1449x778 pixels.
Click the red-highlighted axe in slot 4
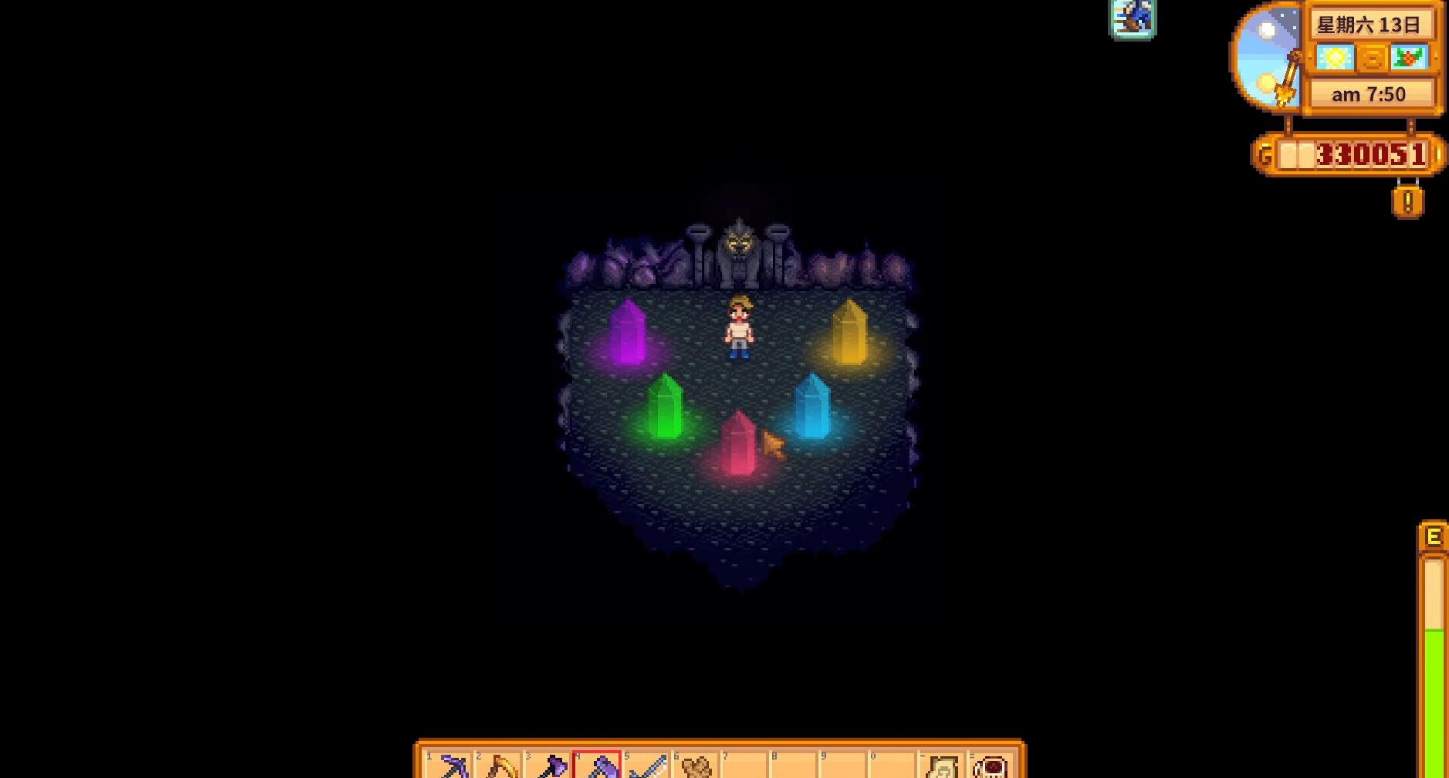click(x=596, y=765)
